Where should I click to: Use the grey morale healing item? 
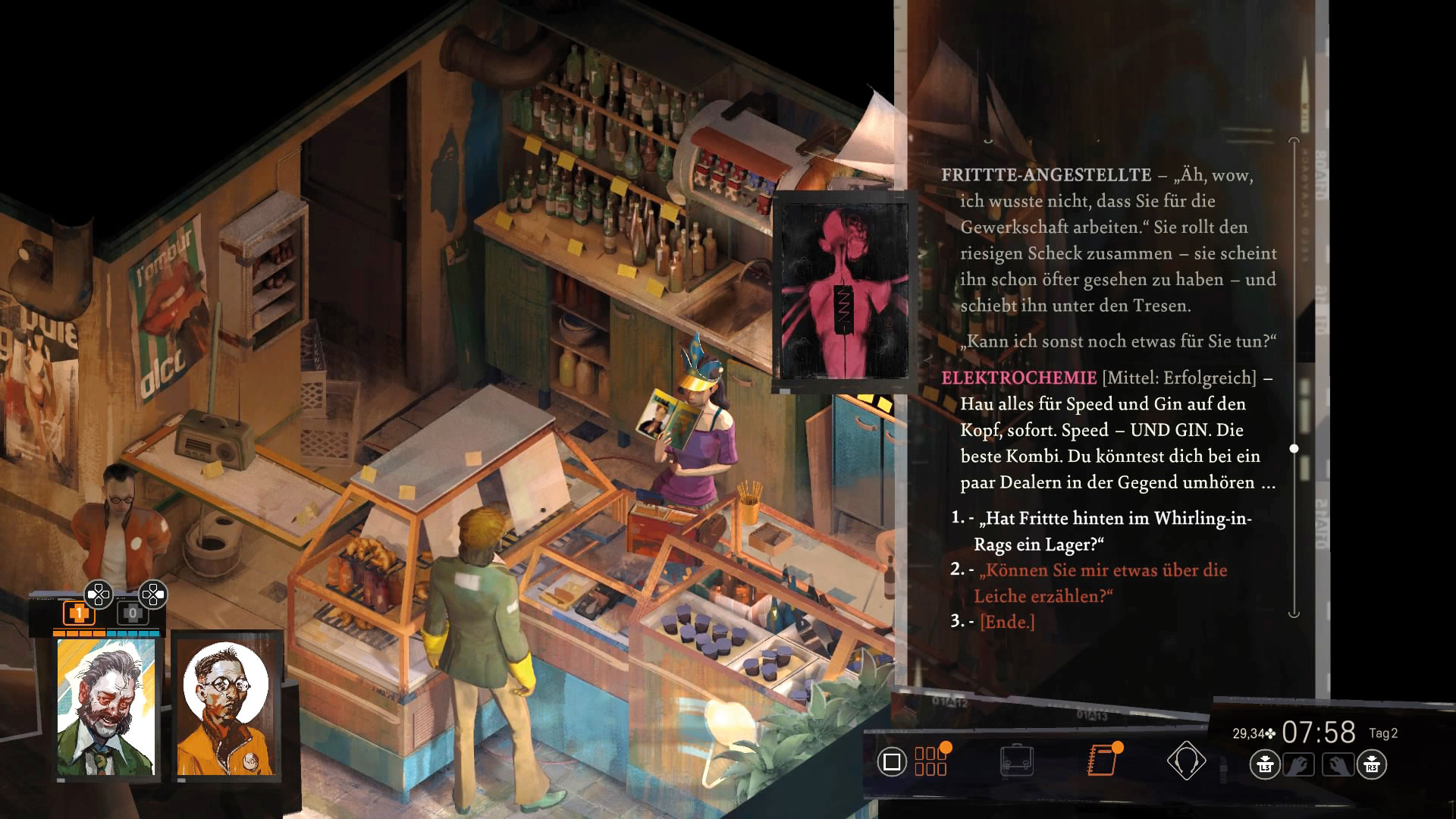(x=133, y=613)
